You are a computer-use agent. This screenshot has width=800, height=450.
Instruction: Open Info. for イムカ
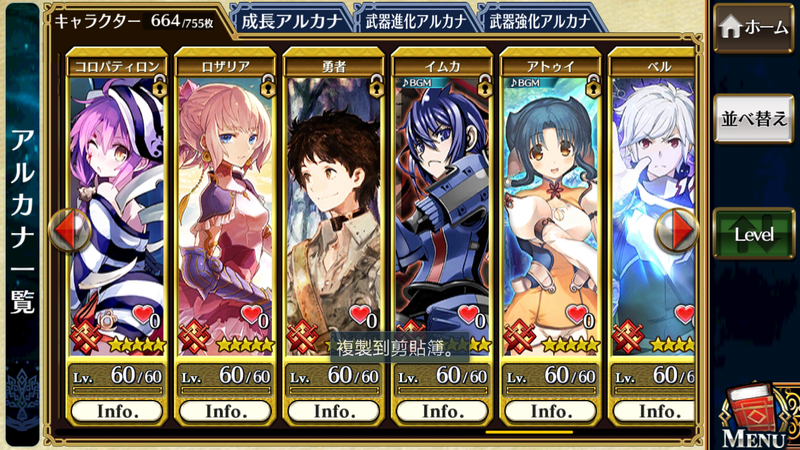click(442, 410)
